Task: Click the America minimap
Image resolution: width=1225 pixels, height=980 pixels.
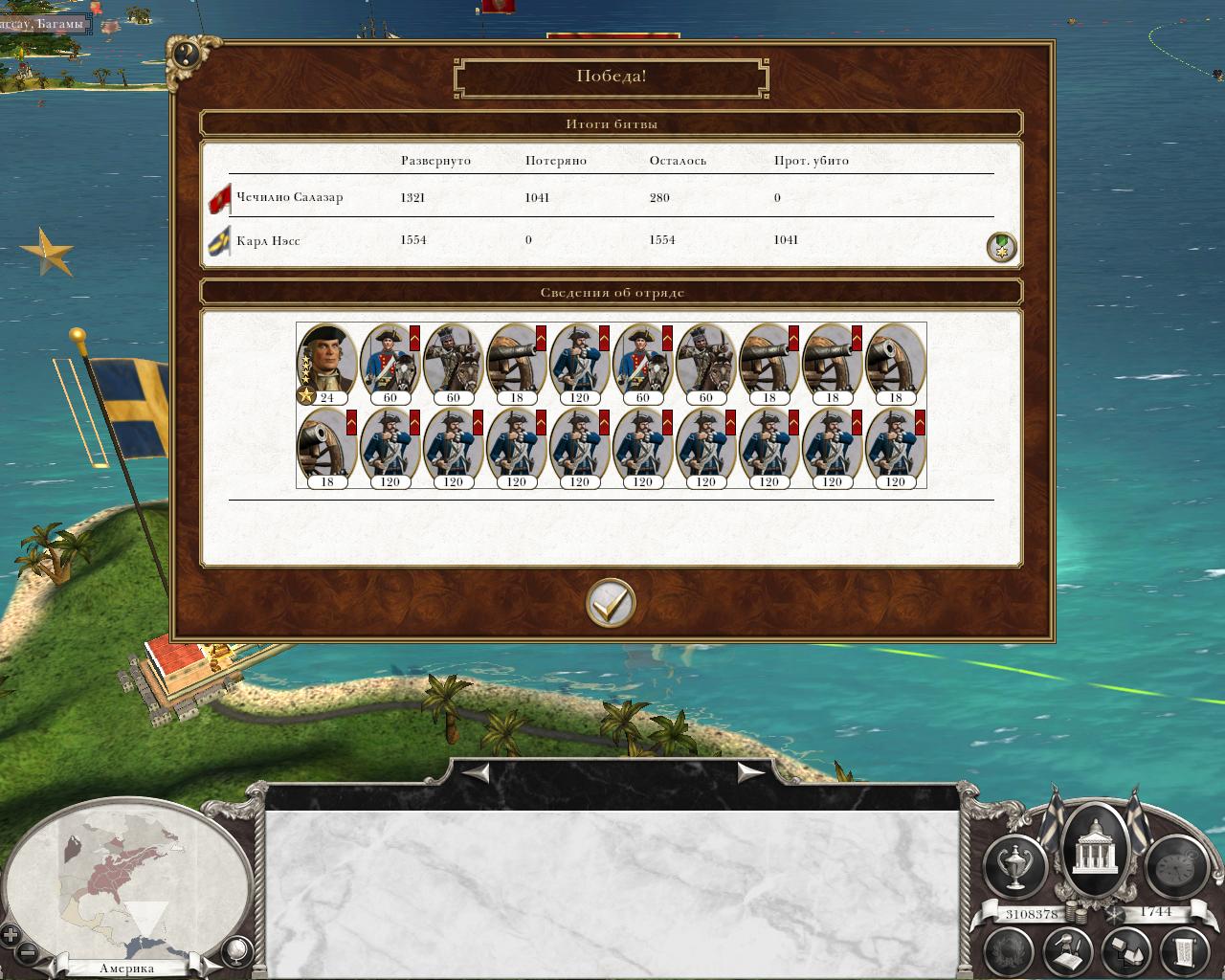Action: pyautogui.click(x=124, y=879)
